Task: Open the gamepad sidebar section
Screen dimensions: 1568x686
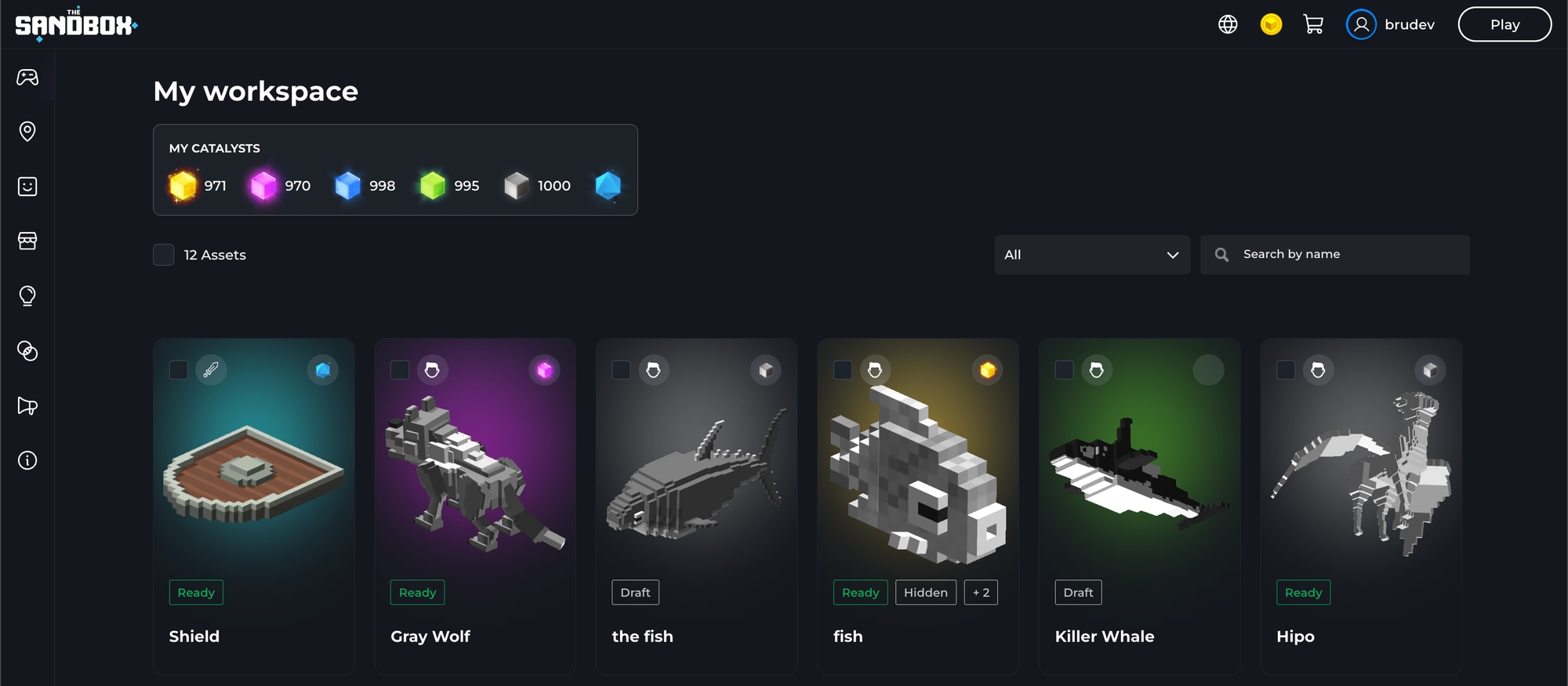Action: coord(27,77)
